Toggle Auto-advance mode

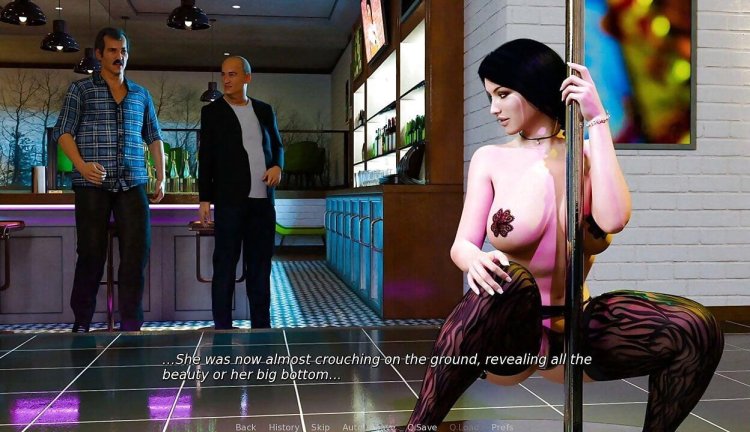(351, 427)
